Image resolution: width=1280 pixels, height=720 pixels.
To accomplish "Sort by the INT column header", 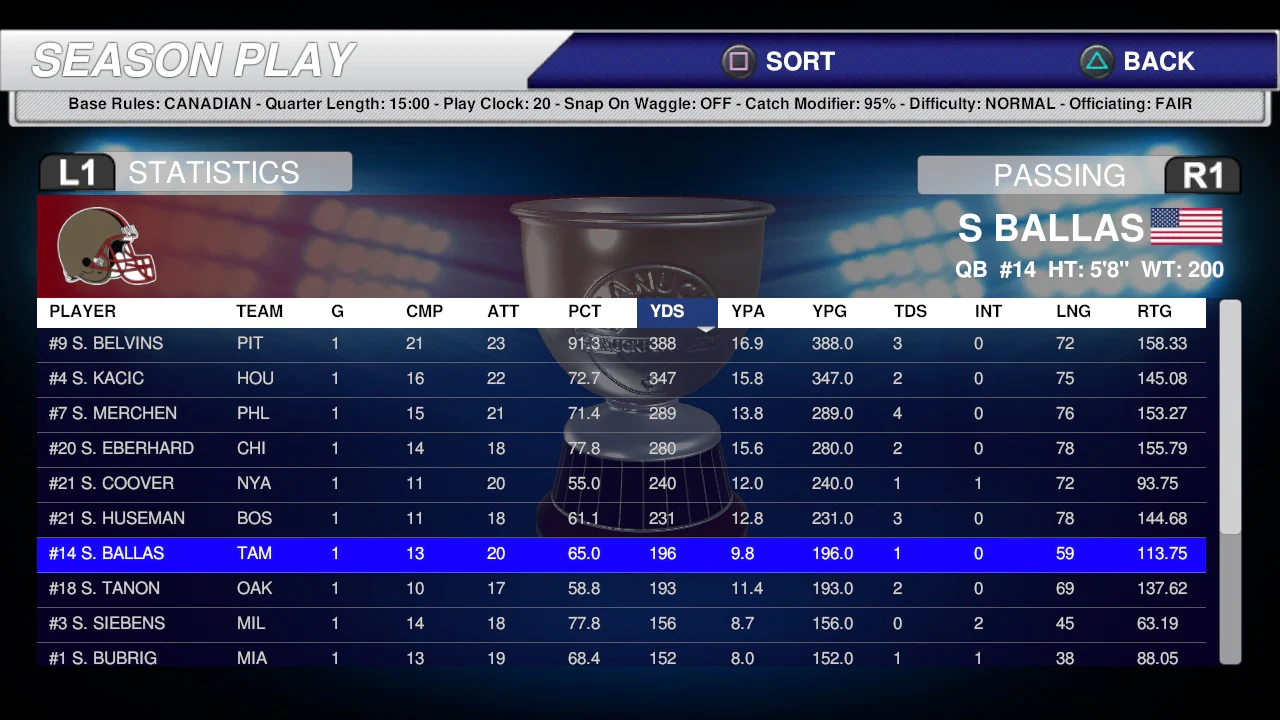I will (x=988, y=312).
